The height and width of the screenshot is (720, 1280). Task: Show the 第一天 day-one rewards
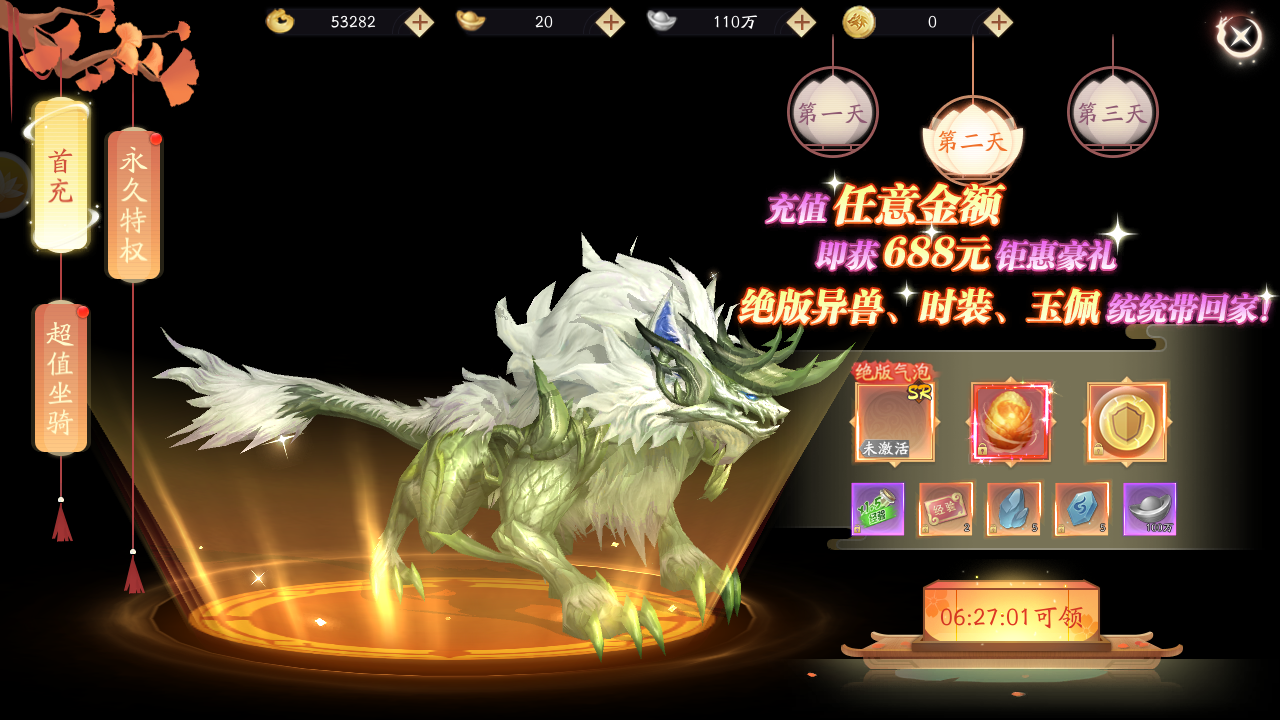point(832,112)
